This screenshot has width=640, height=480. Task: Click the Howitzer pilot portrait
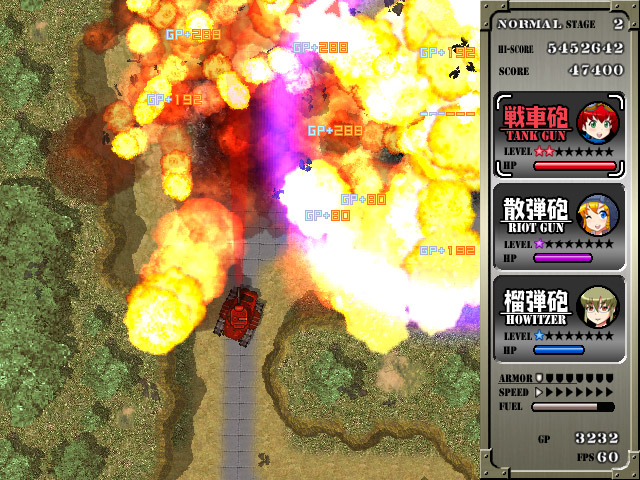click(x=597, y=307)
